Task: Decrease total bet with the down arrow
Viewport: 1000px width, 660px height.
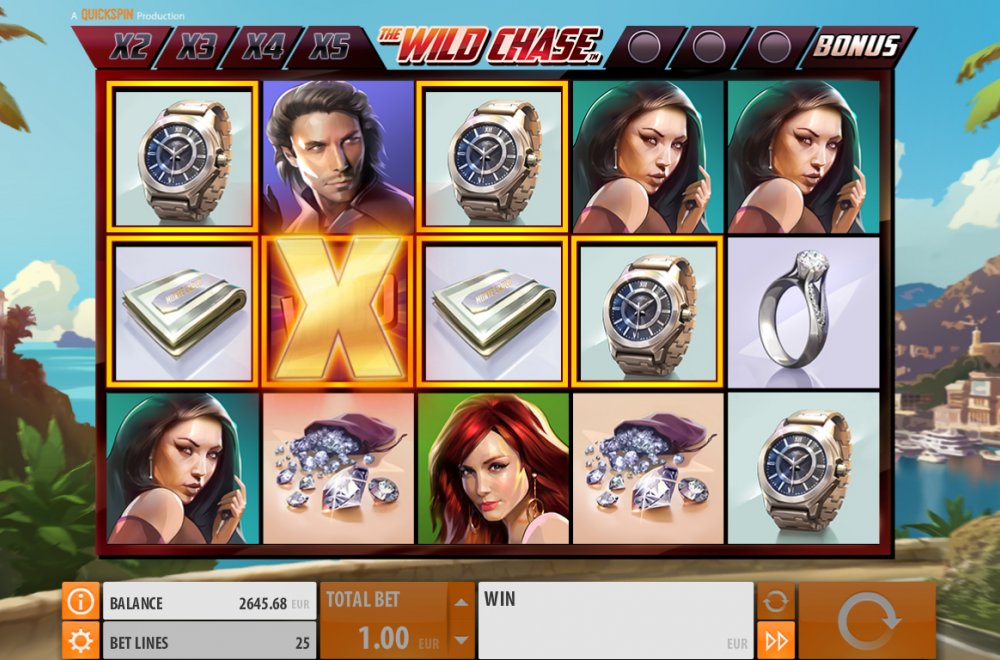Action: (x=460, y=640)
